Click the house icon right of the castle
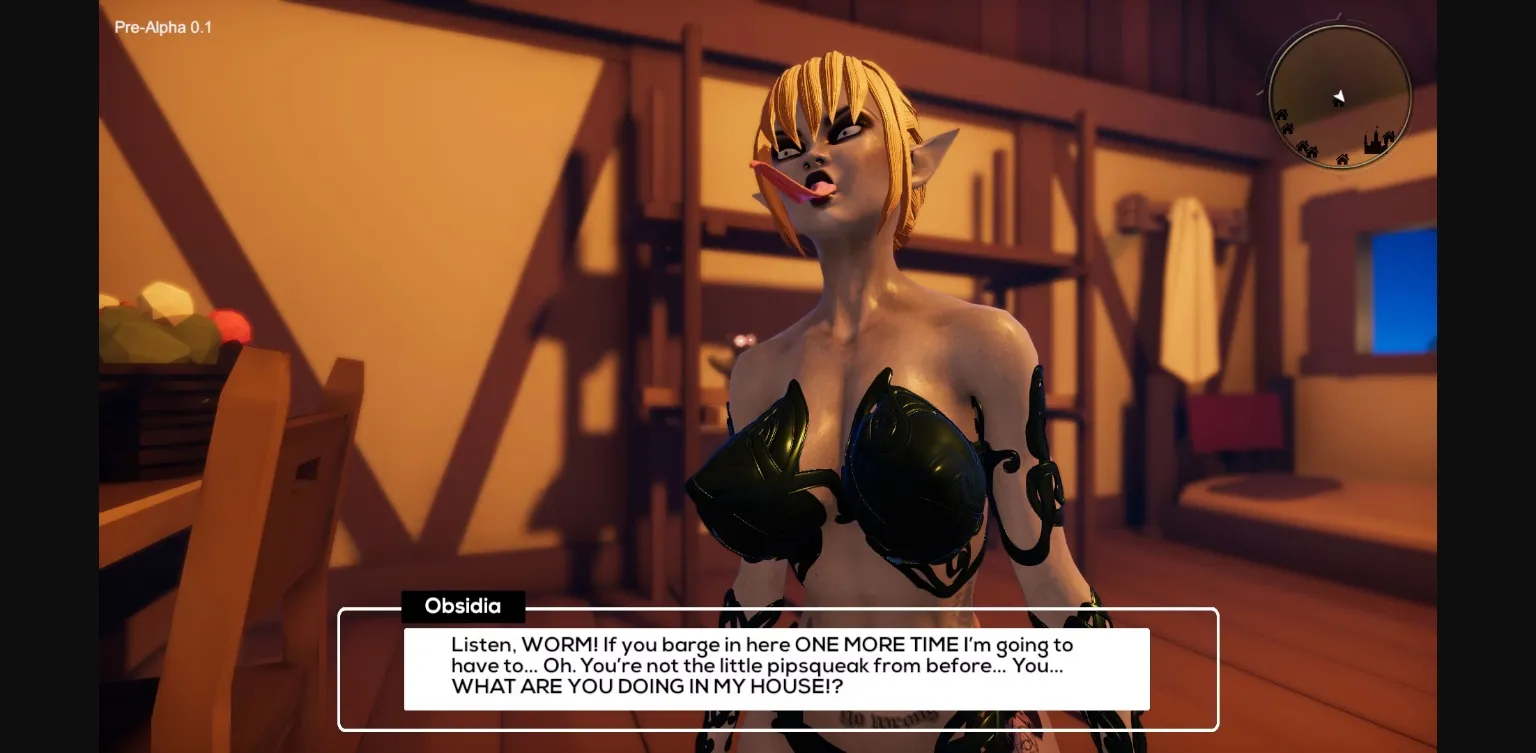The image size is (1536, 753). point(1388,136)
